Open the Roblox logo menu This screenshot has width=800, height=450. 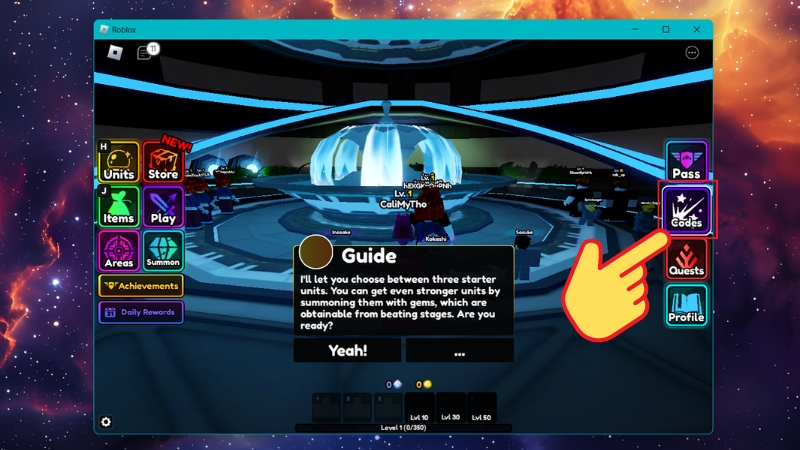115,53
